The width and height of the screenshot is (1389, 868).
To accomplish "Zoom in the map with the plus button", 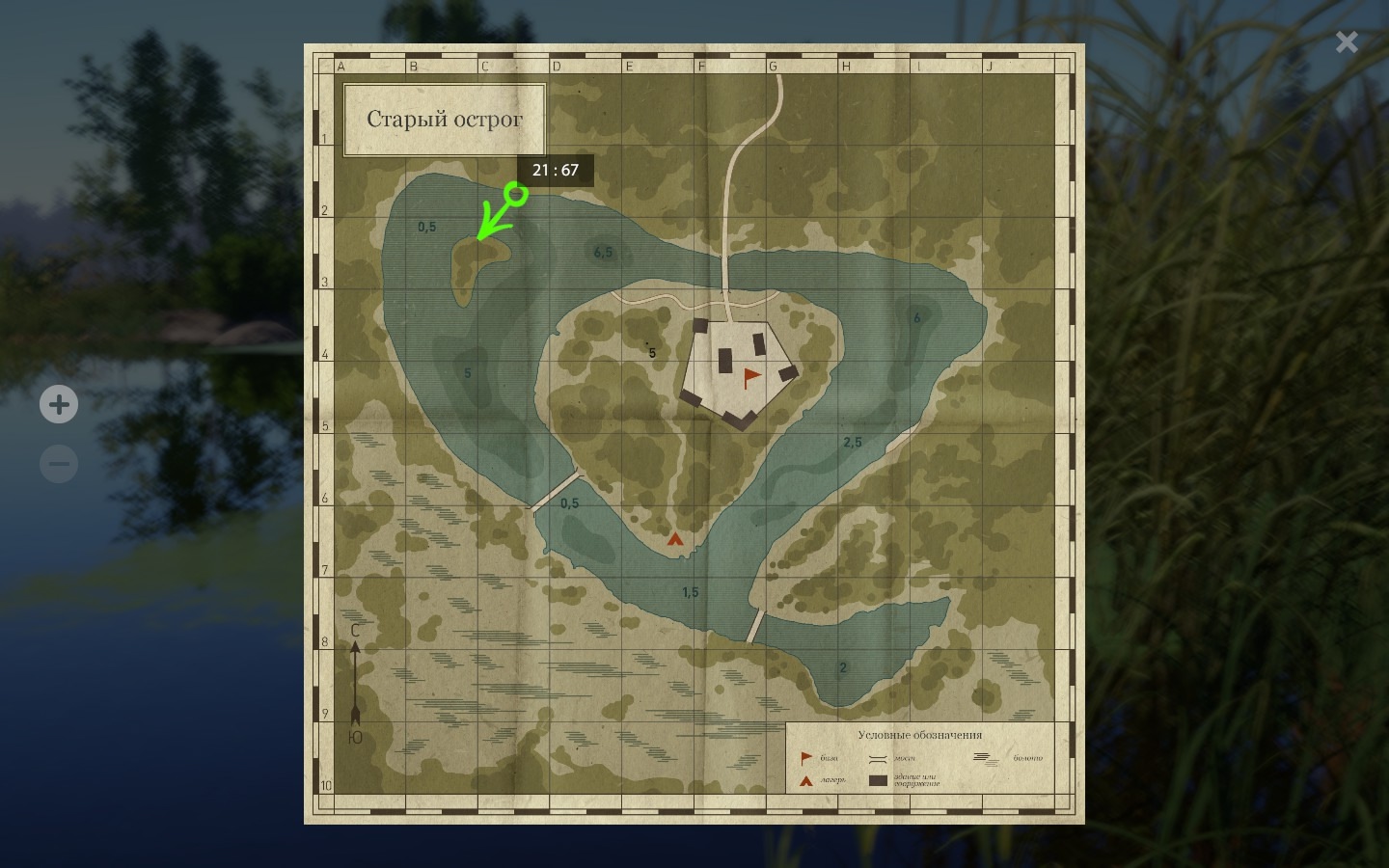I will [x=59, y=404].
